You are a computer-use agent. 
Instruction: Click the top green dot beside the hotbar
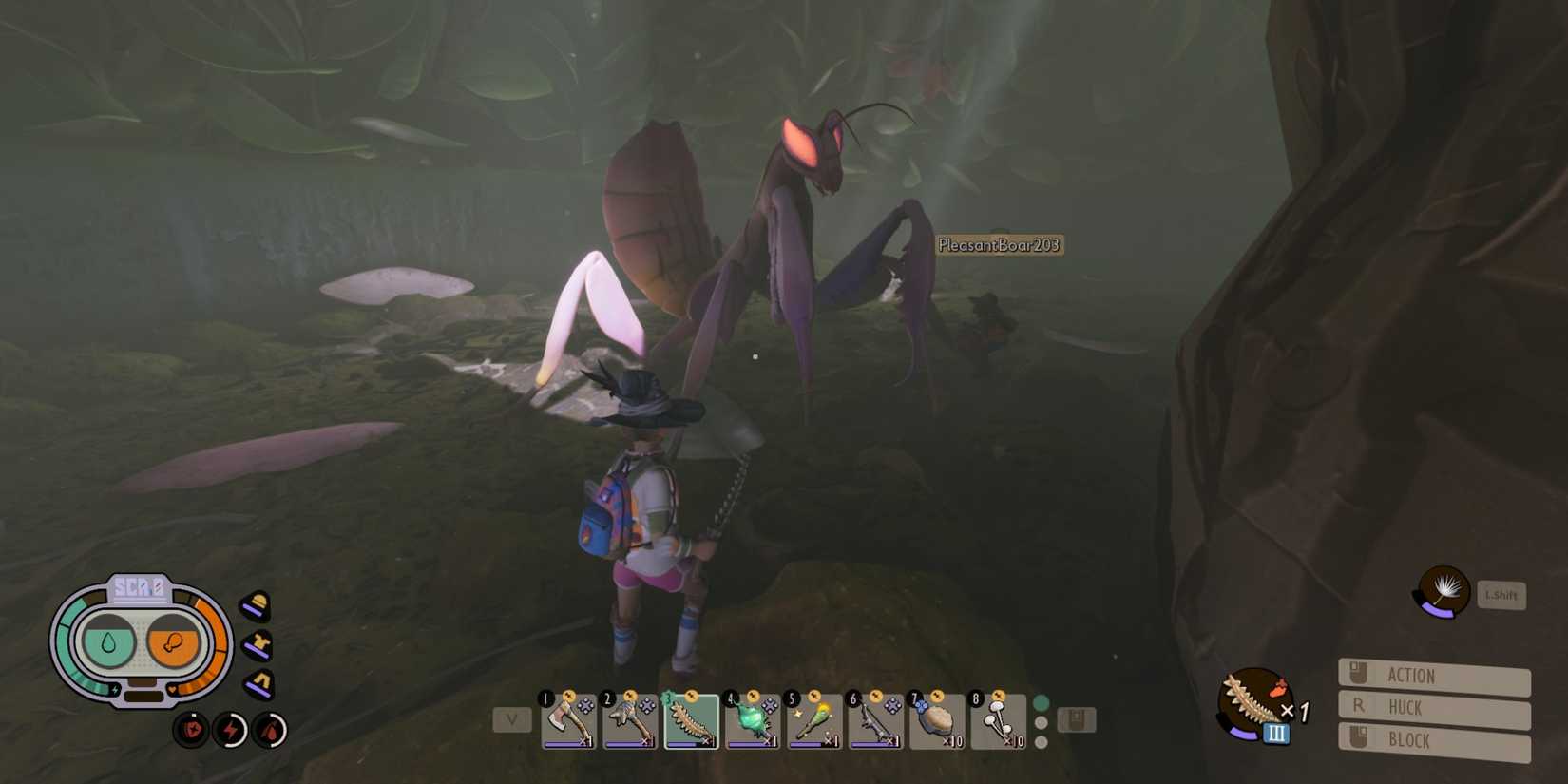click(1042, 700)
